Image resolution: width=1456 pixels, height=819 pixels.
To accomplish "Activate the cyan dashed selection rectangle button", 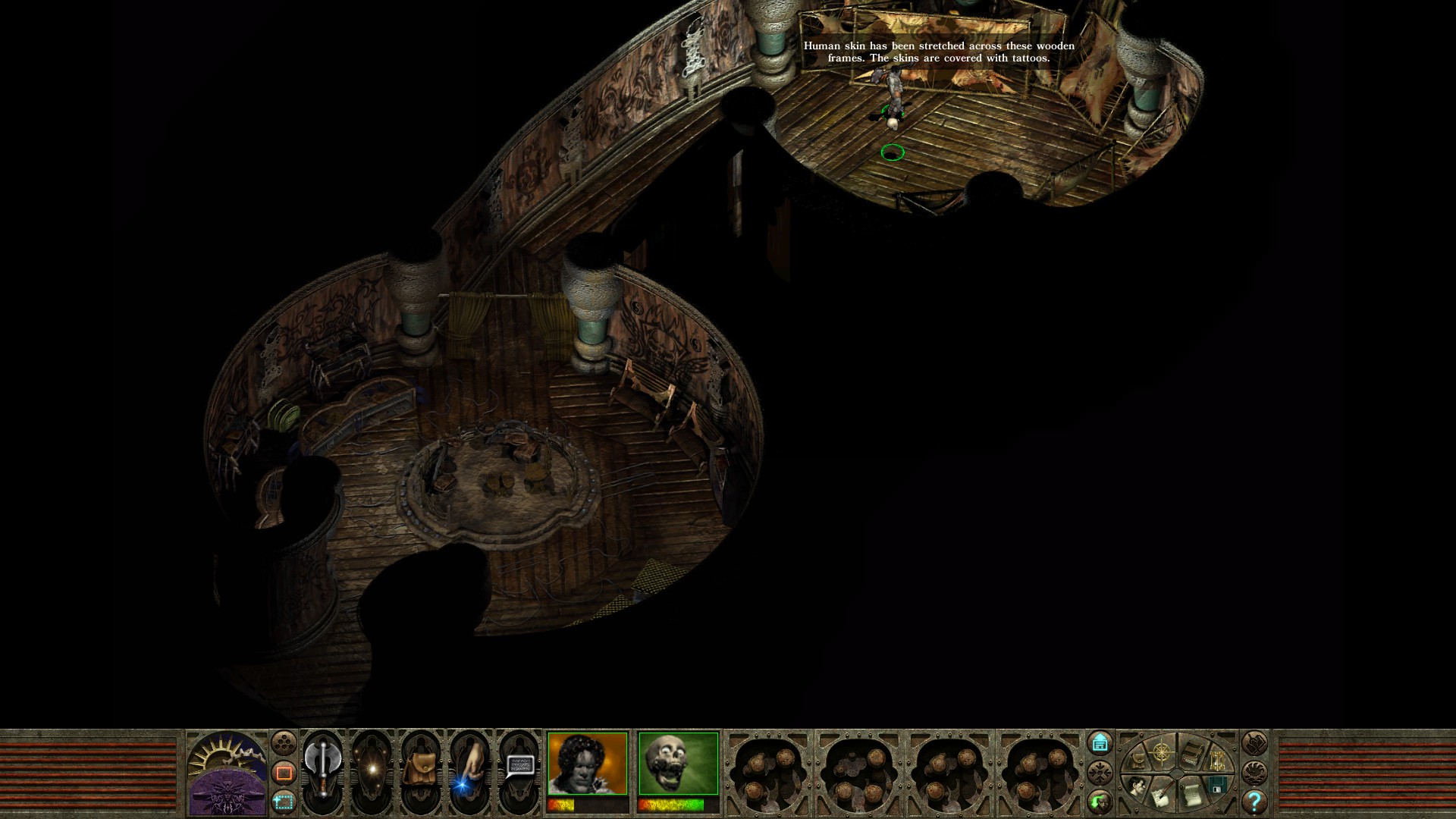I will point(284,802).
